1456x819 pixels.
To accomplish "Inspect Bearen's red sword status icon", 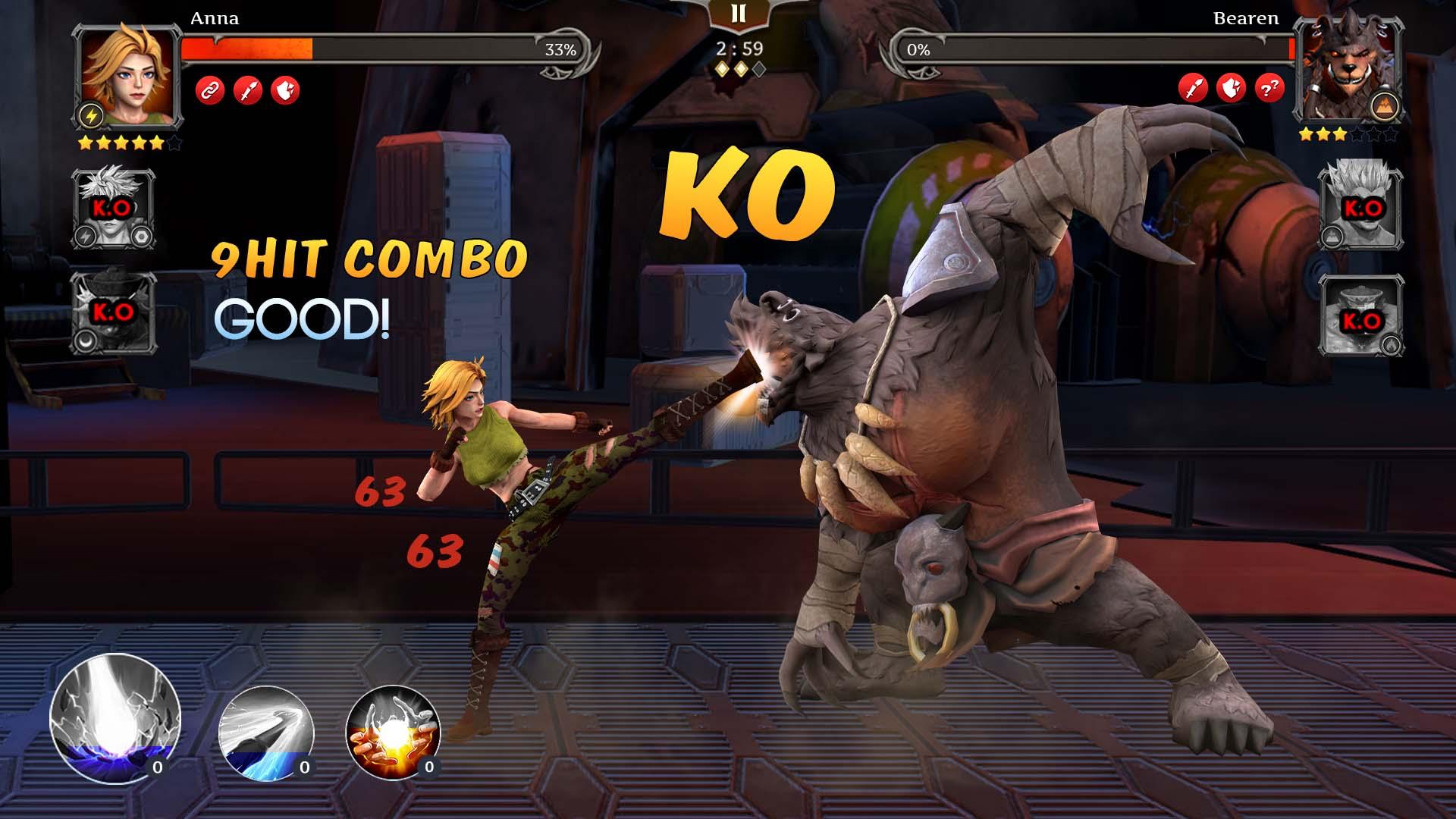I will 1194,89.
